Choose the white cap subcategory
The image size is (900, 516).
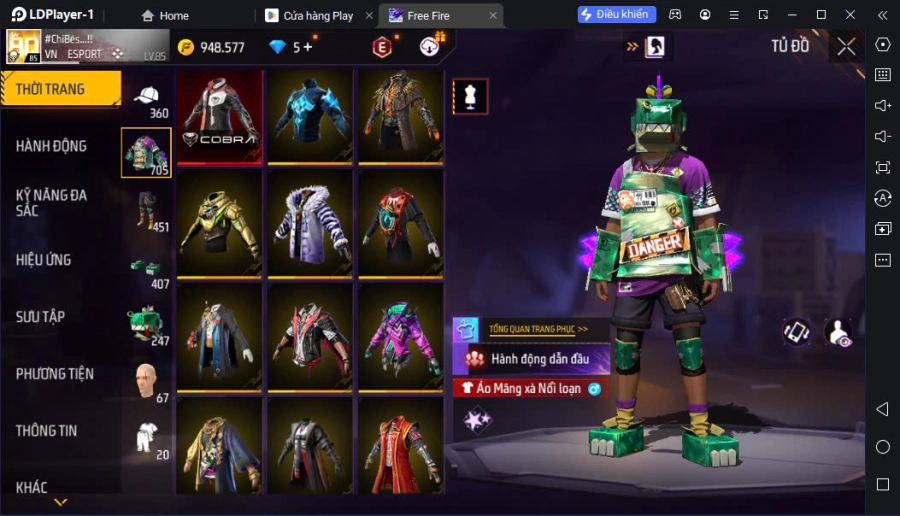[x=147, y=96]
